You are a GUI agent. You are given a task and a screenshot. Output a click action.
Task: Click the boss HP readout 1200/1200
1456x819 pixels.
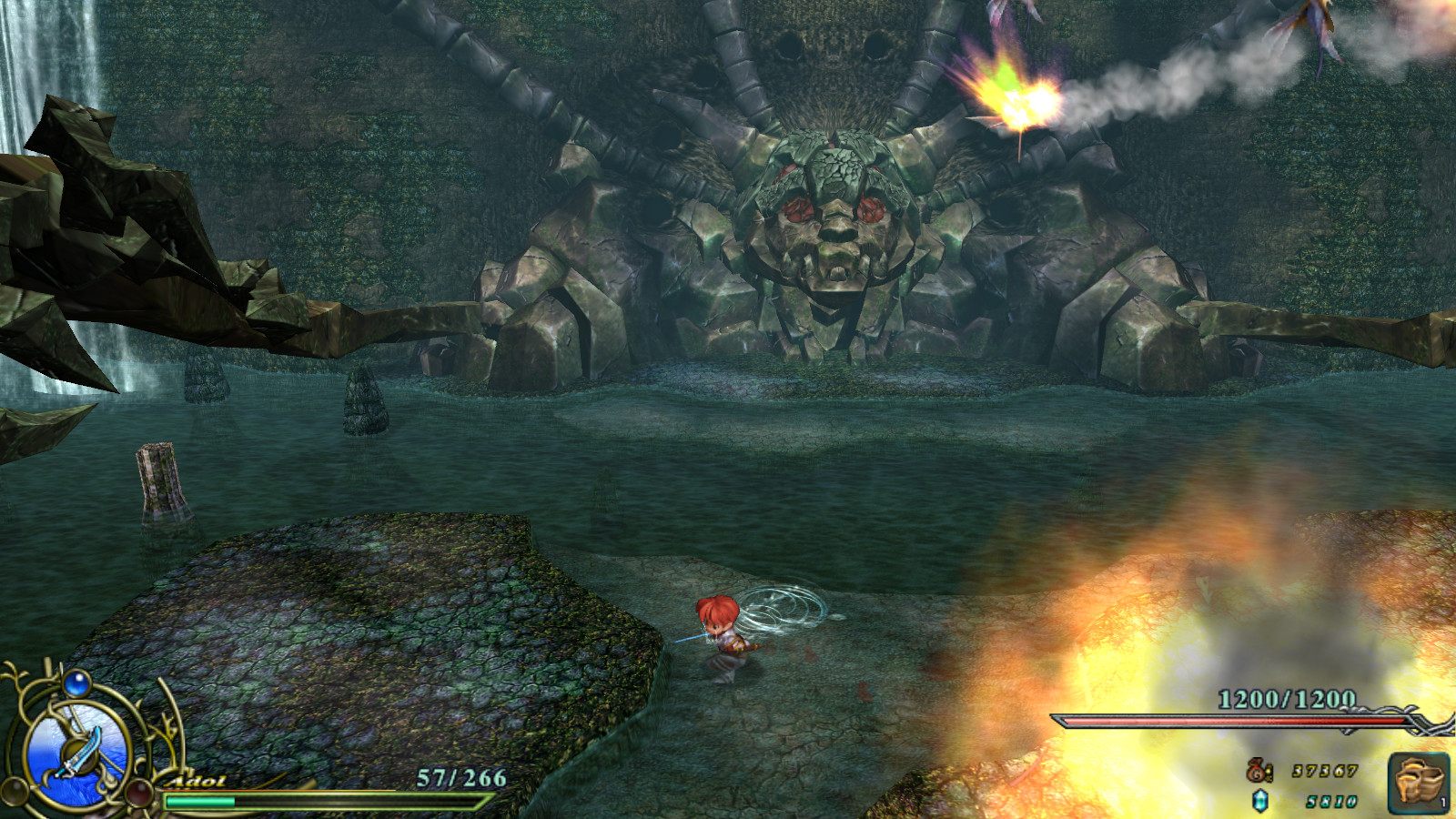[x=1286, y=698]
